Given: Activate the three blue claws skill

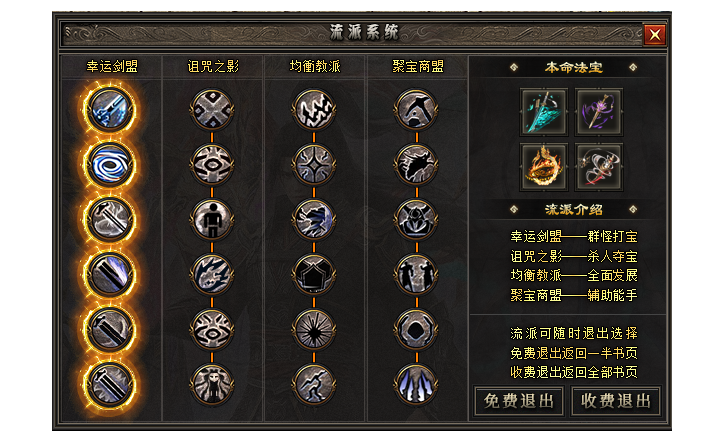Looking at the screenshot, I should (416, 381).
